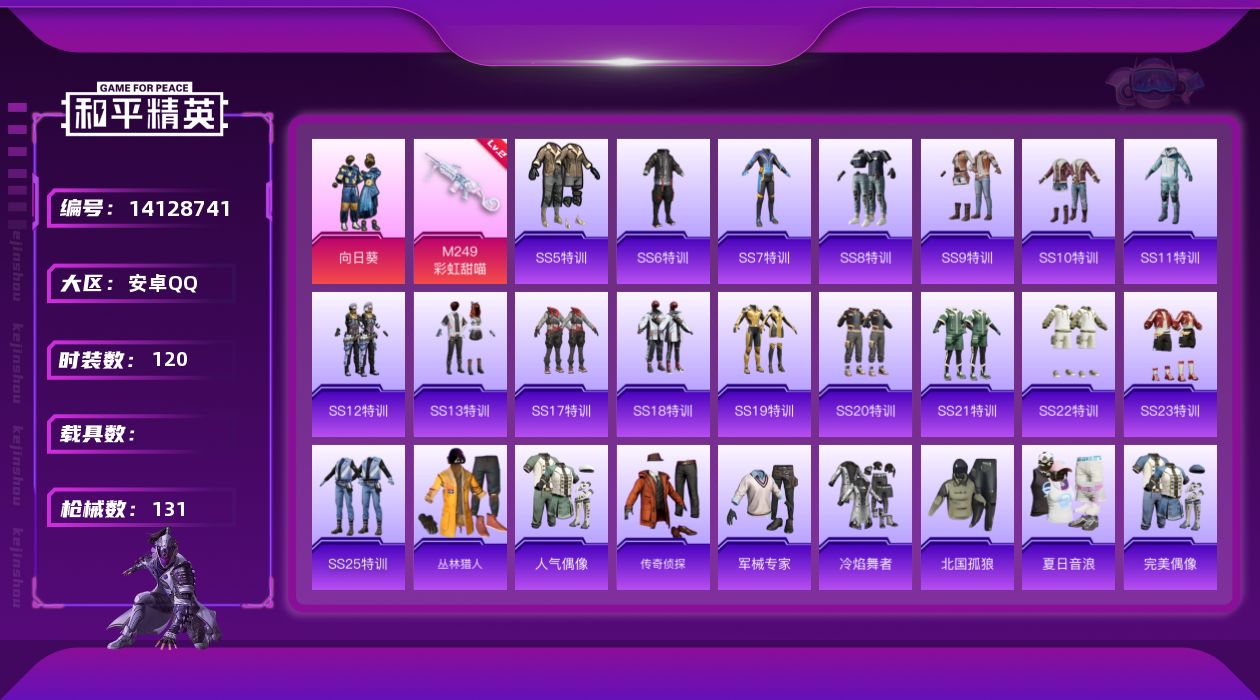View the SS19特训 yellow outfit
Viewport: 1260px width, 700px height.
pos(764,364)
